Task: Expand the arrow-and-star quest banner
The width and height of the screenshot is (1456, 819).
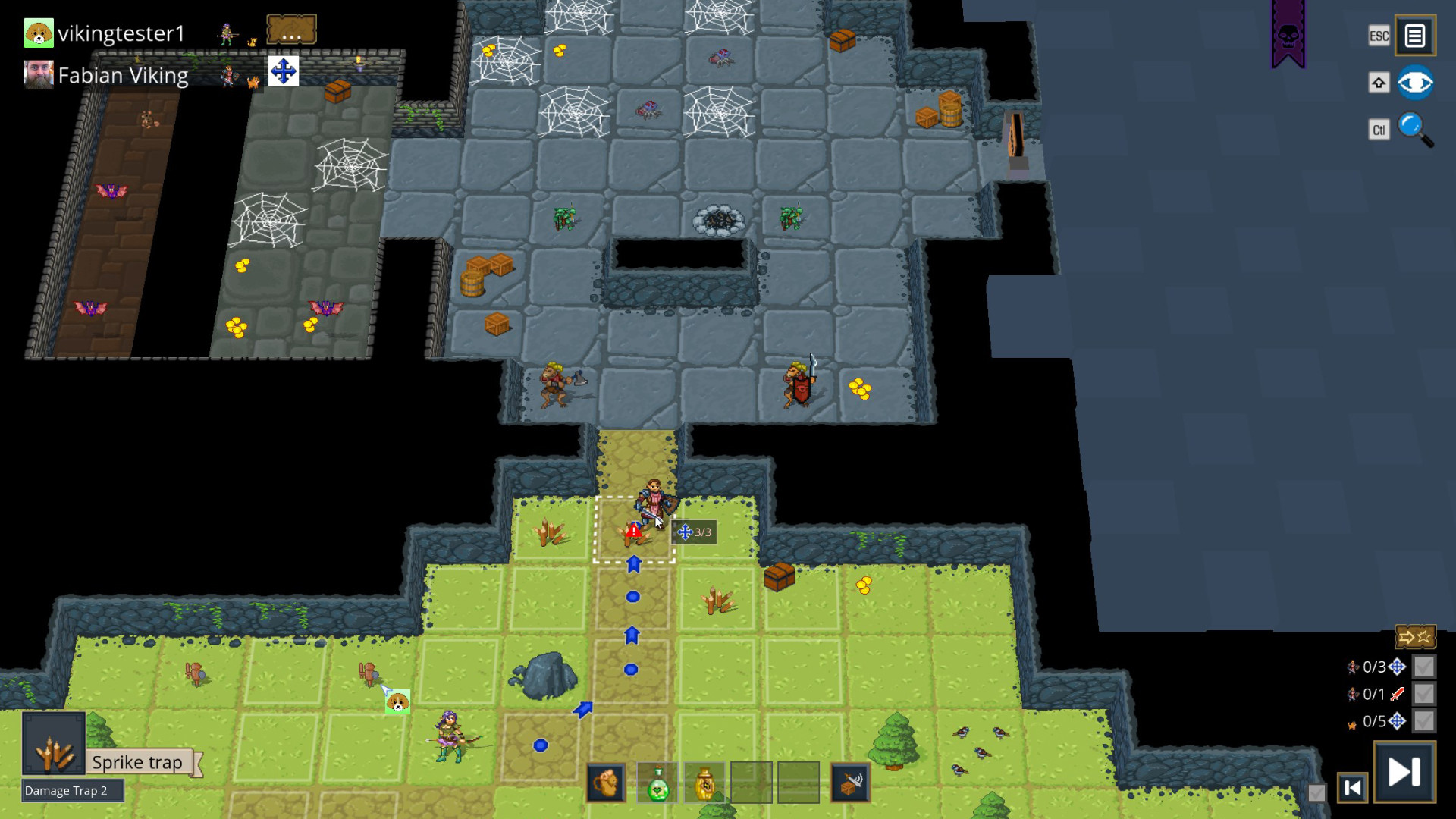Action: 1417,637
